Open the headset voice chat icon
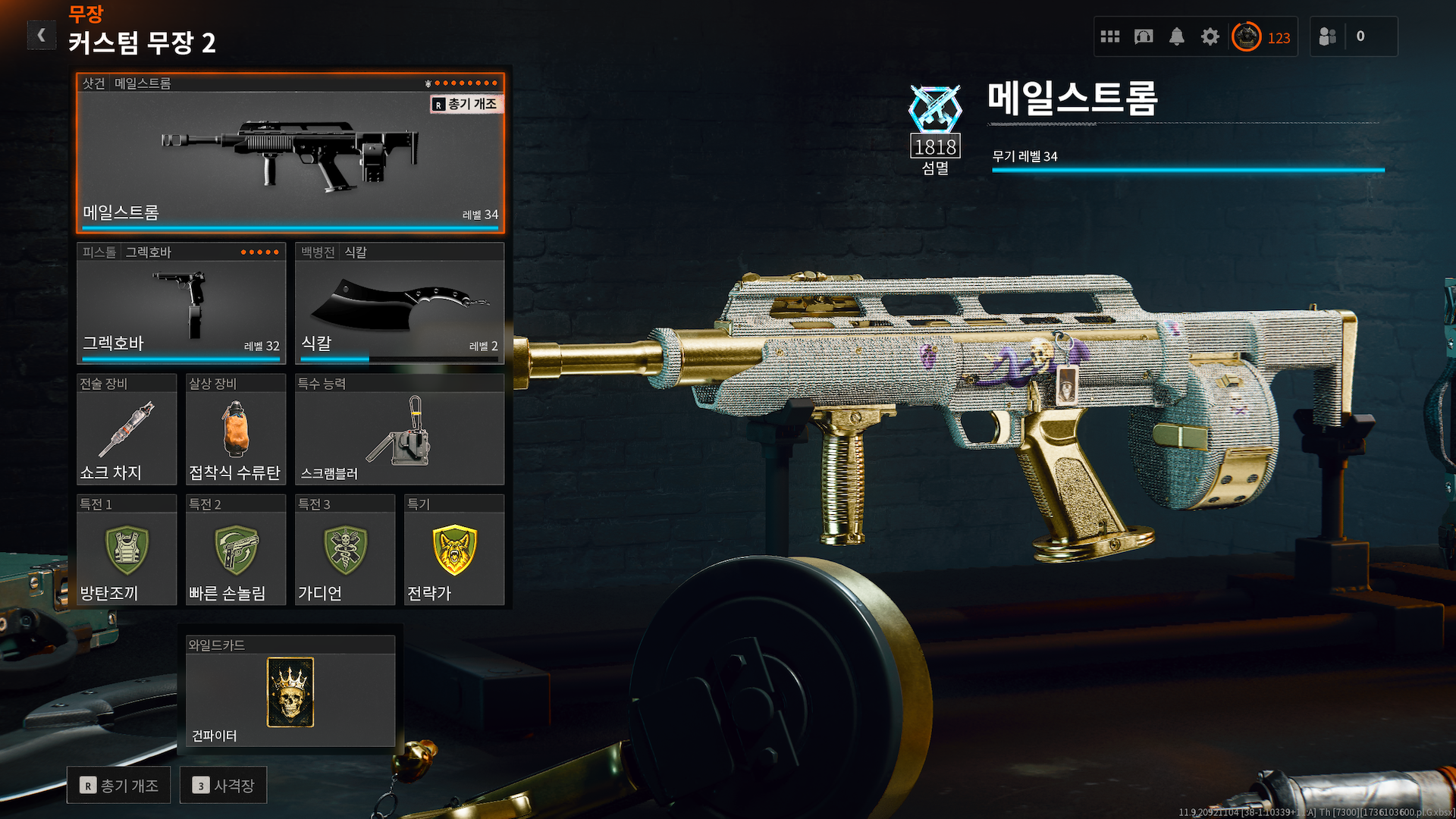 pyautogui.click(x=1144, y=36)
